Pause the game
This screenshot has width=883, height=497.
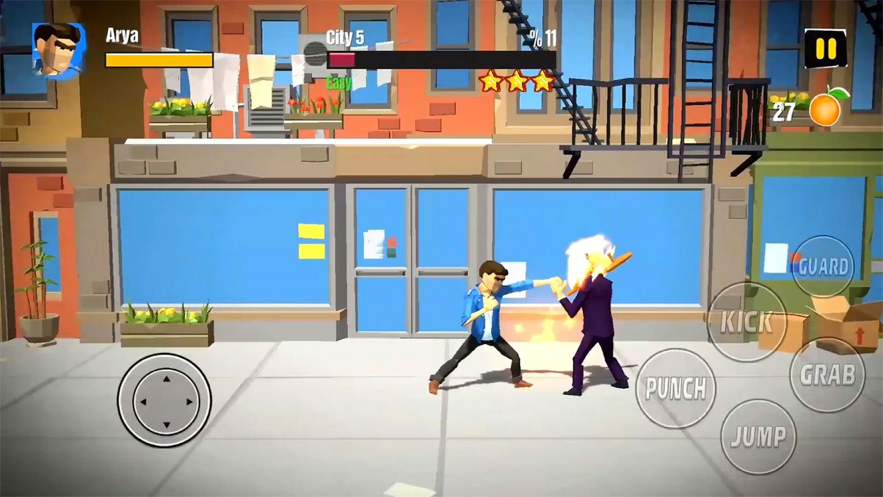[825, 48]
